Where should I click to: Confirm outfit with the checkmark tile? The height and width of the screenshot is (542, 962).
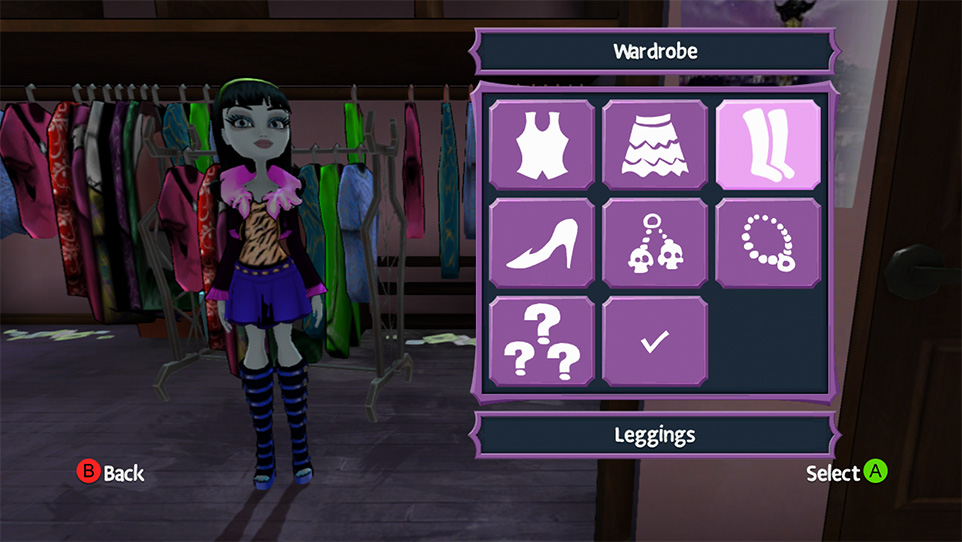[x=655, y=341]
